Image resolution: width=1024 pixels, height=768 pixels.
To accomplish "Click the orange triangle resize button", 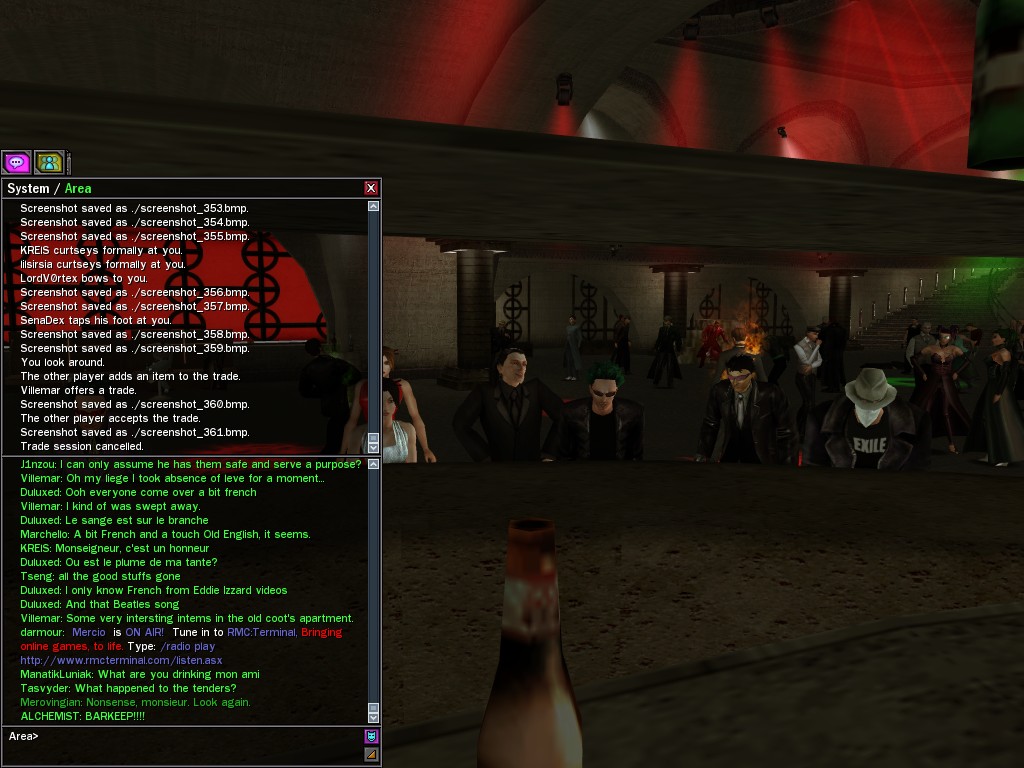I will click(x=371, y=754).
